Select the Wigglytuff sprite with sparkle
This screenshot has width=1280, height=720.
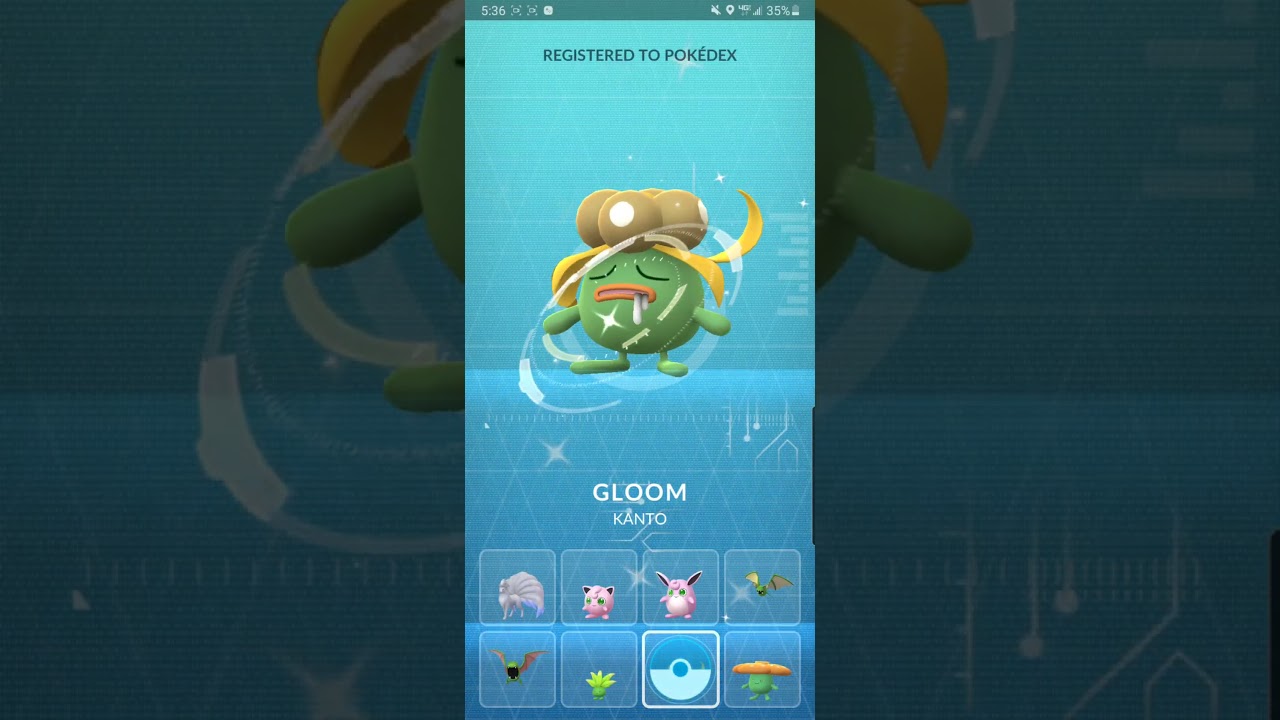click(x=681, y=587)
